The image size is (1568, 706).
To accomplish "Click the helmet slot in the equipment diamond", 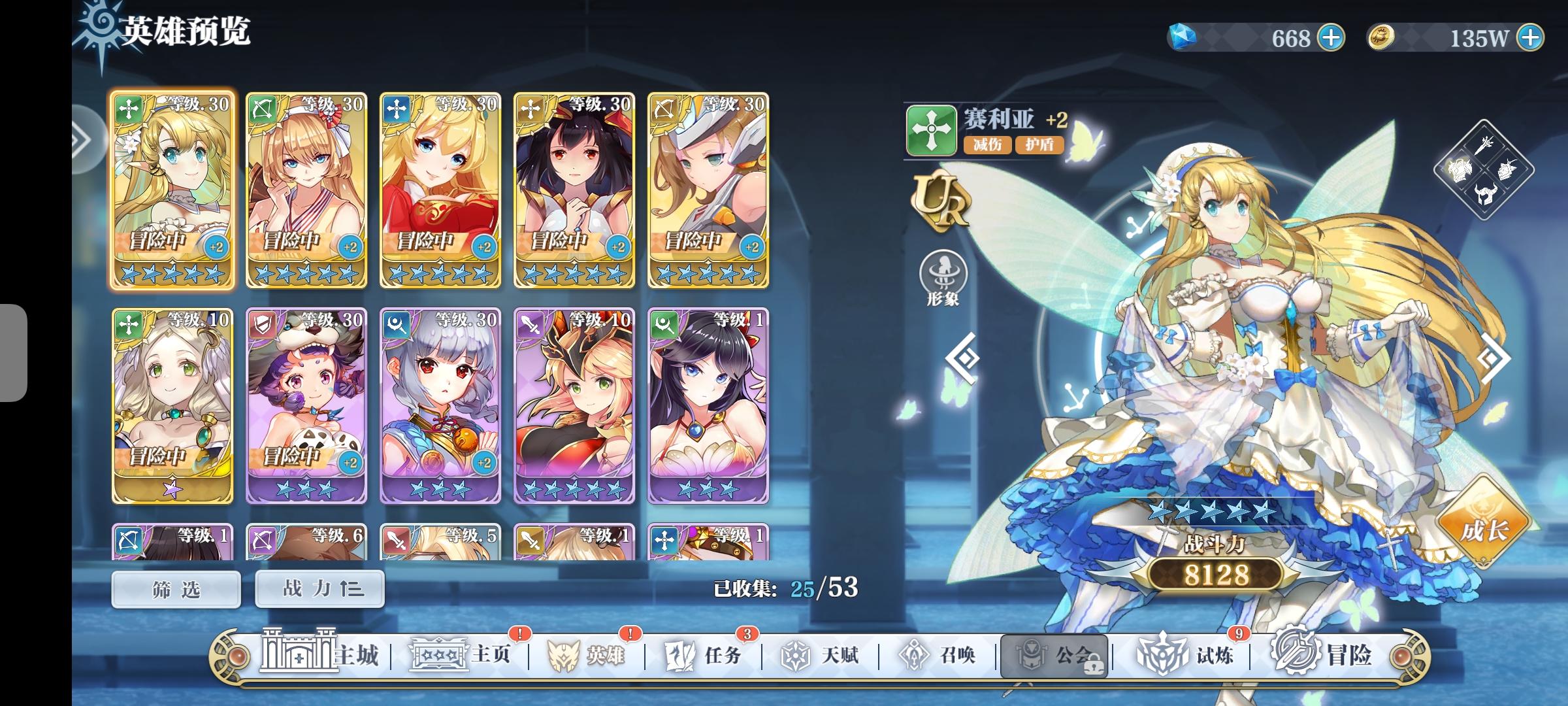I will point(1486,194).
